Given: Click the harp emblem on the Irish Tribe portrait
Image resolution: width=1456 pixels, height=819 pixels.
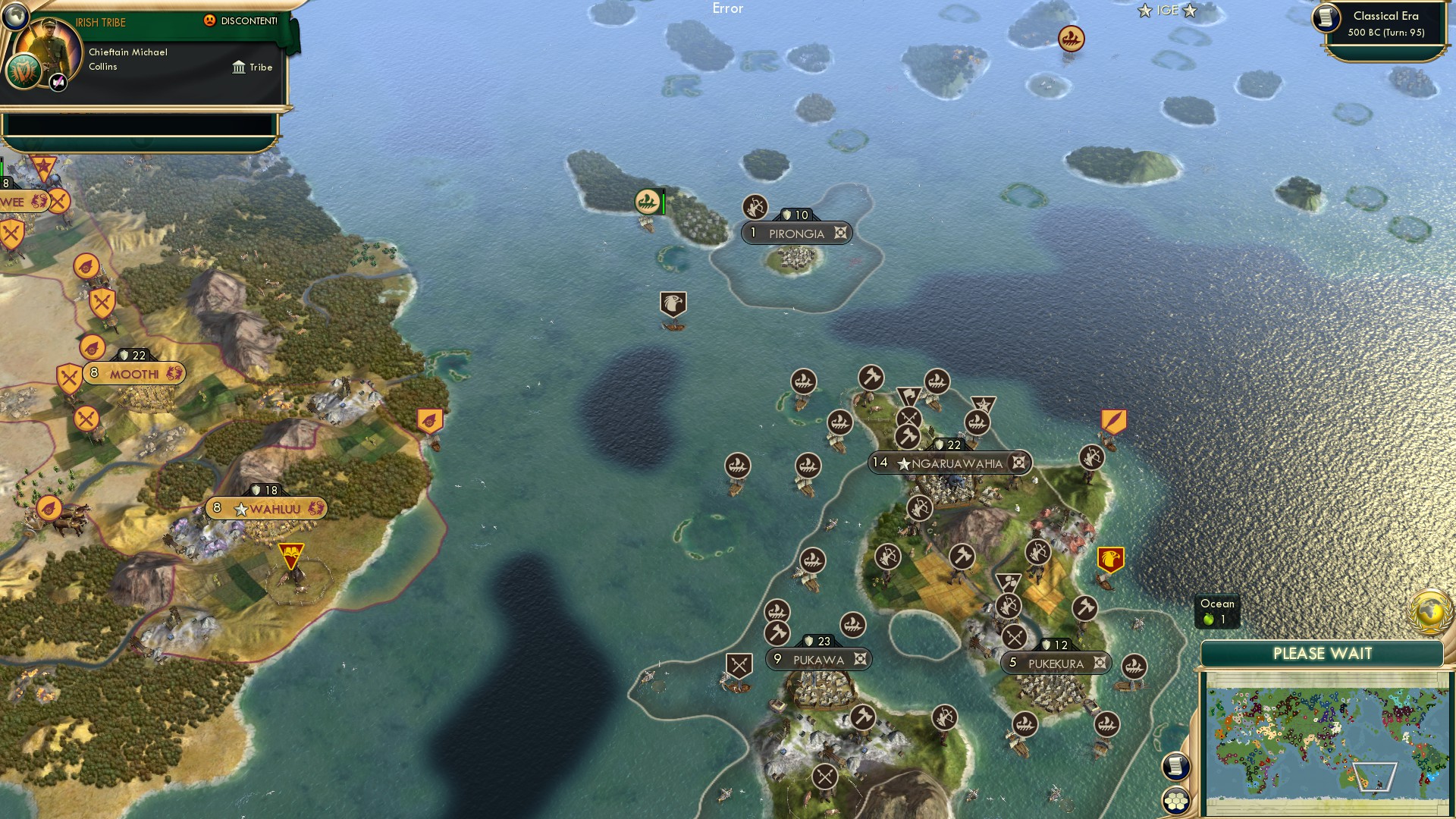Looking at the screenshot, I should [25, 72].
